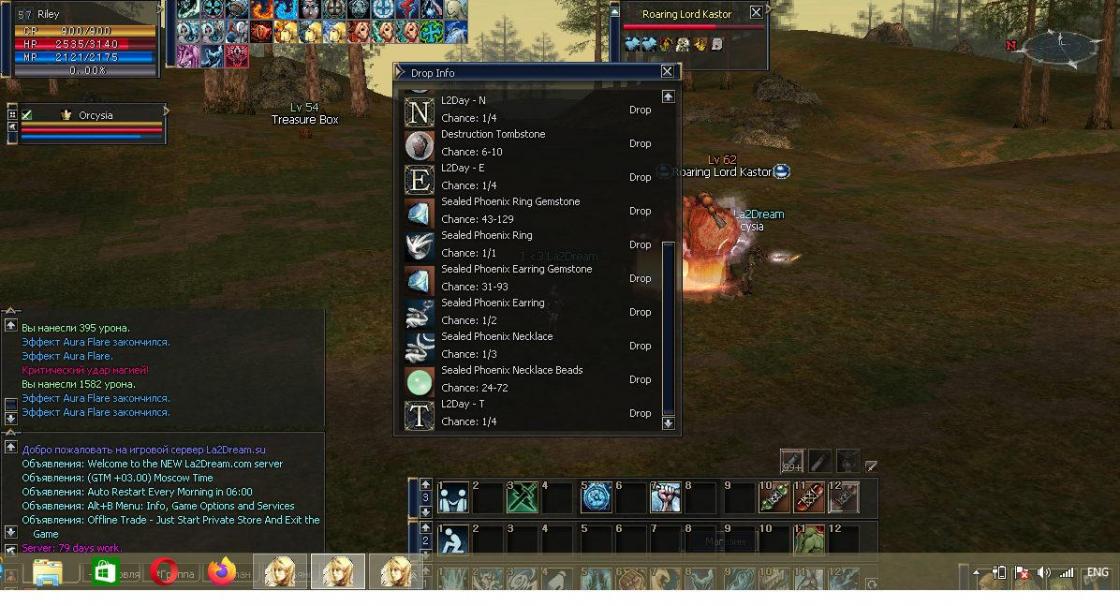Viewport: 1120px width, 606px height.
Task: Click the L2Day - N letter icon
Action: [x=419, y=110]
